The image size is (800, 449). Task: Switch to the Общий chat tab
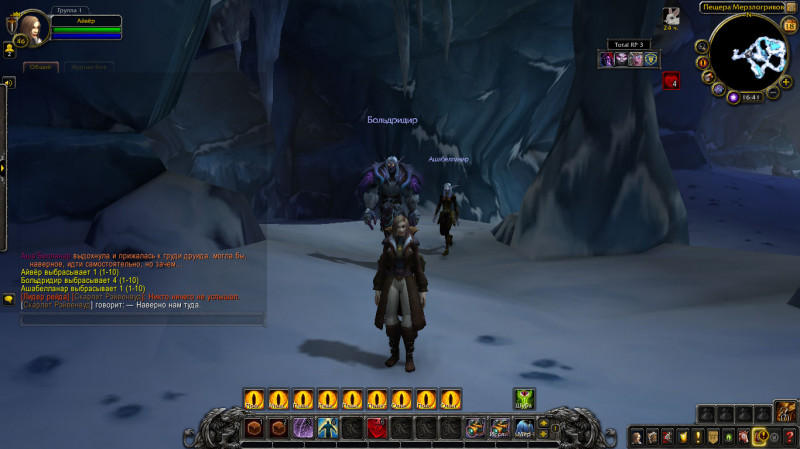(41, 67)
